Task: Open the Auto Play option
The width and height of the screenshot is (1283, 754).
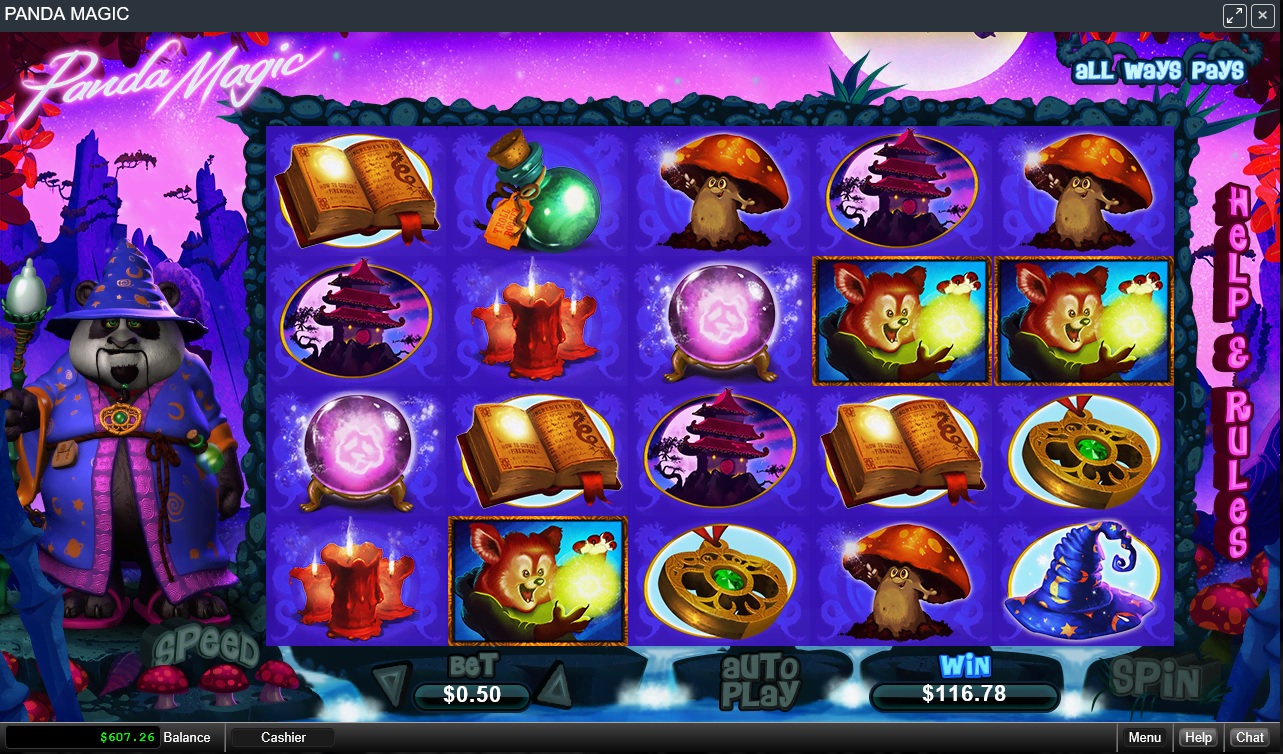Action: (x=762, y=680)
